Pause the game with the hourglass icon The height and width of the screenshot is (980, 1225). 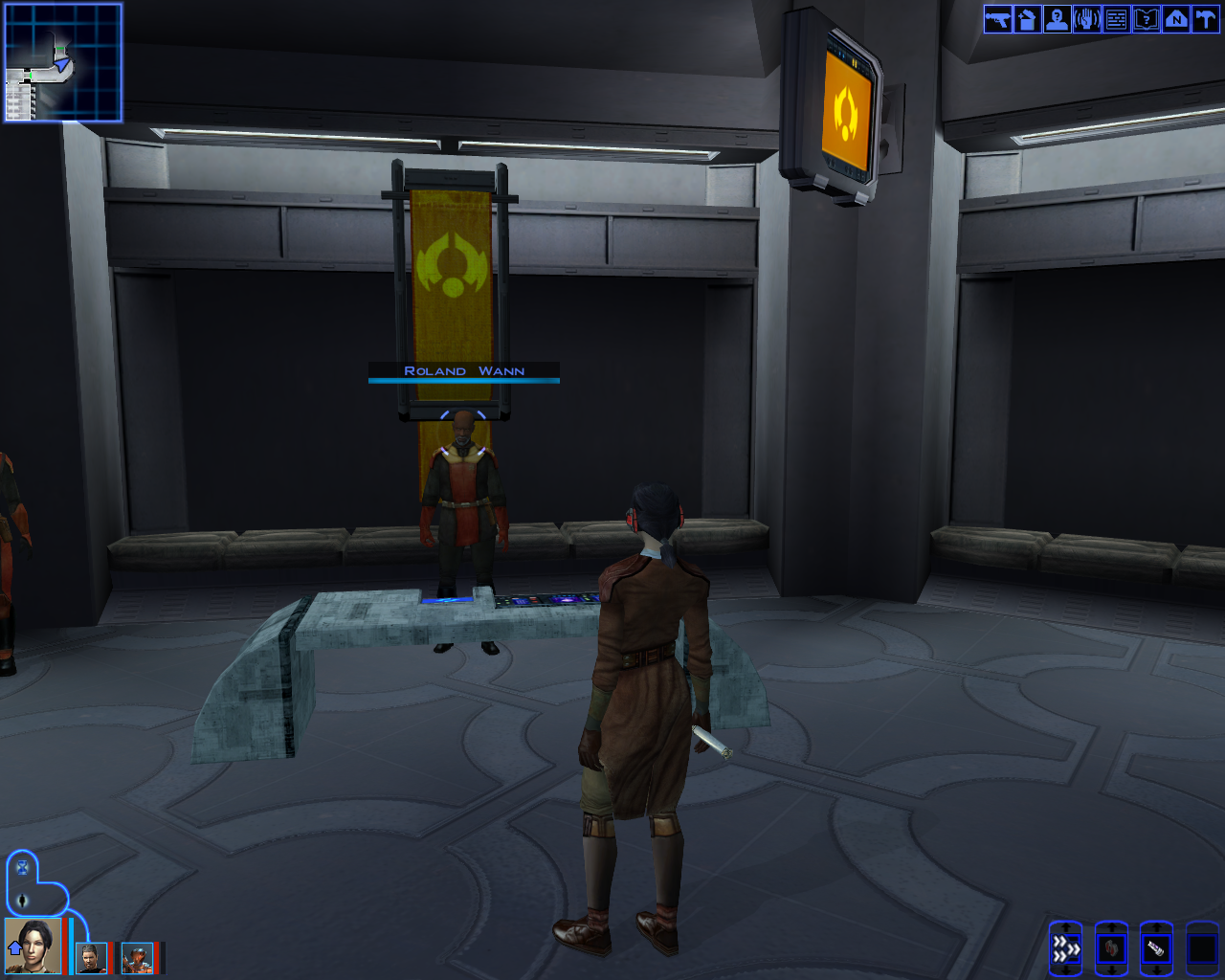21,869
